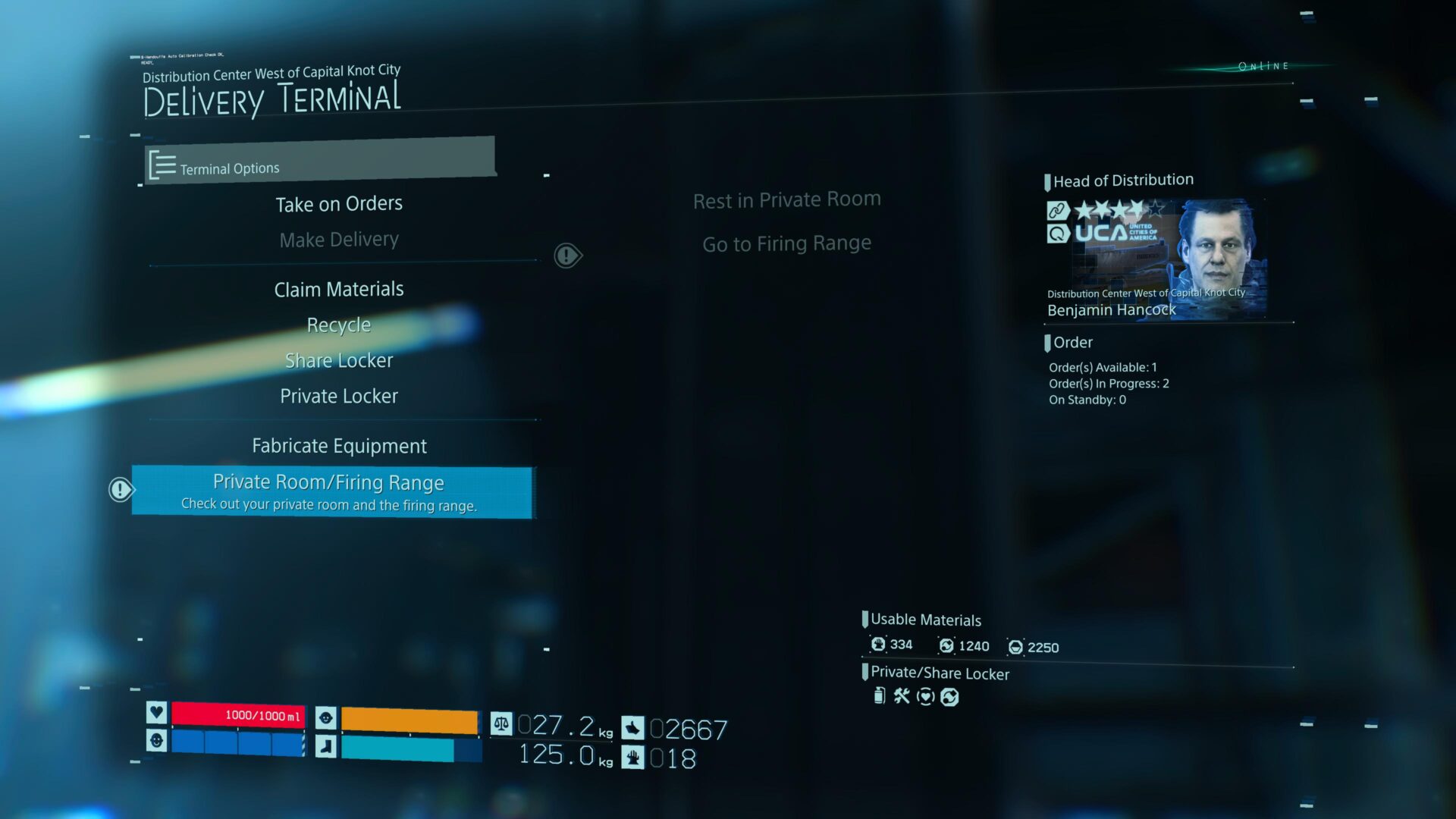Click the Terminal Options header
Viewport: 1456px width, 819px height.
tap(319, 162)
